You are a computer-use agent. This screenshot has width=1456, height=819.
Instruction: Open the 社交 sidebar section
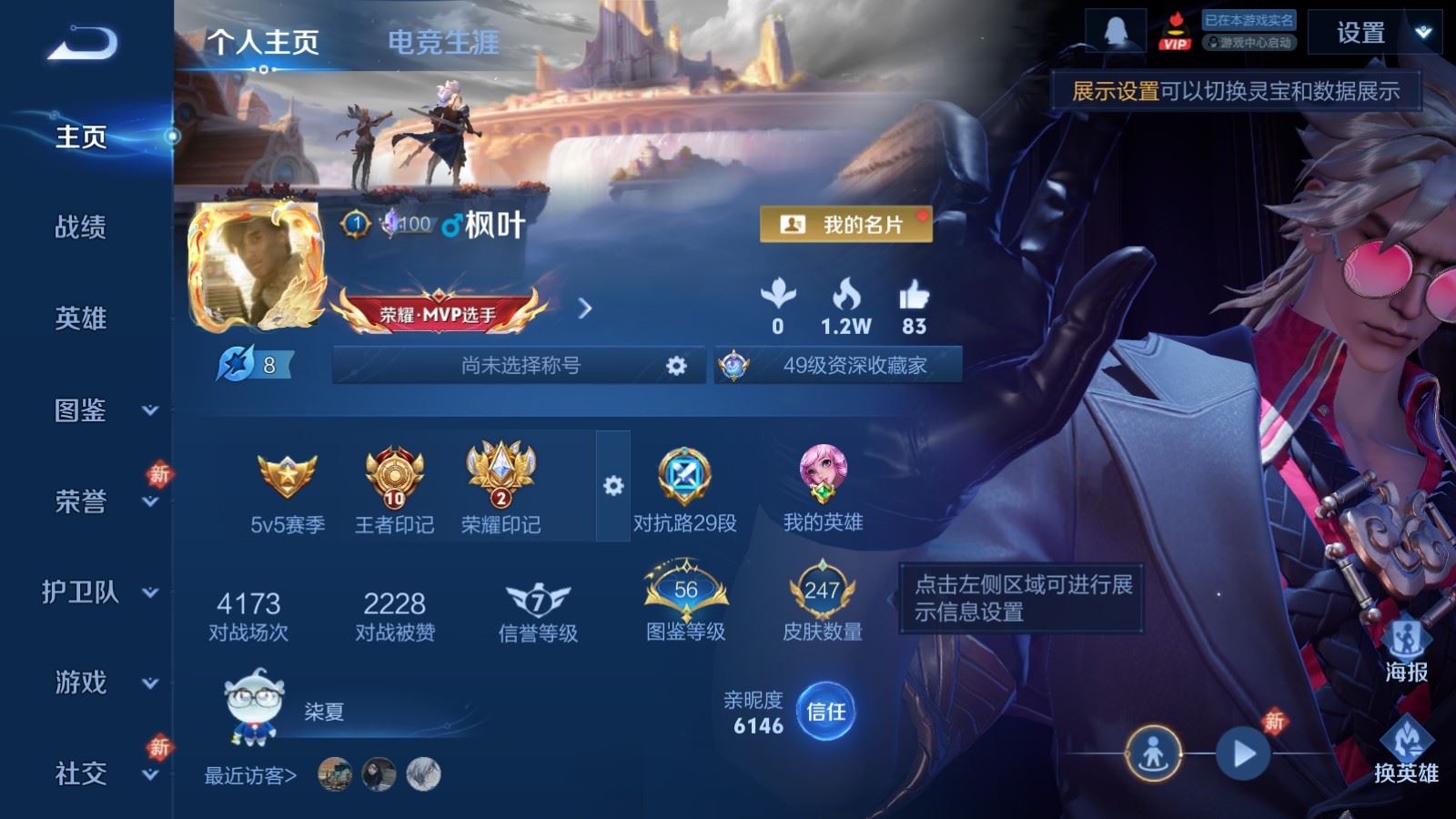(x=98, y=773)
